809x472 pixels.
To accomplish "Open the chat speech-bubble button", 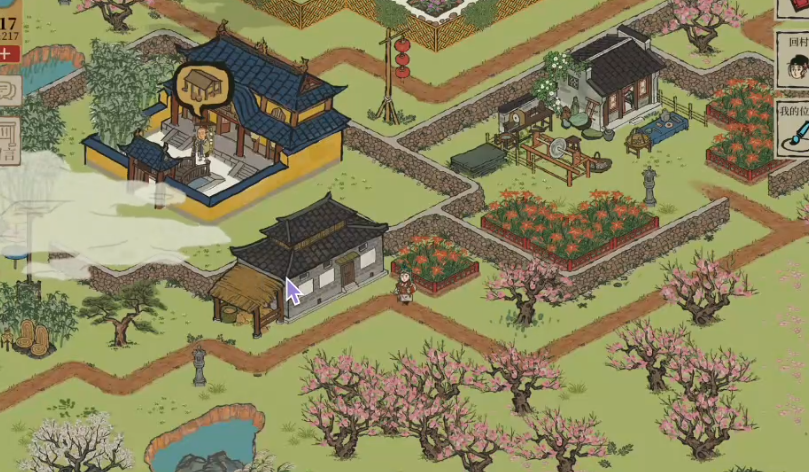I will click(8, 92).
